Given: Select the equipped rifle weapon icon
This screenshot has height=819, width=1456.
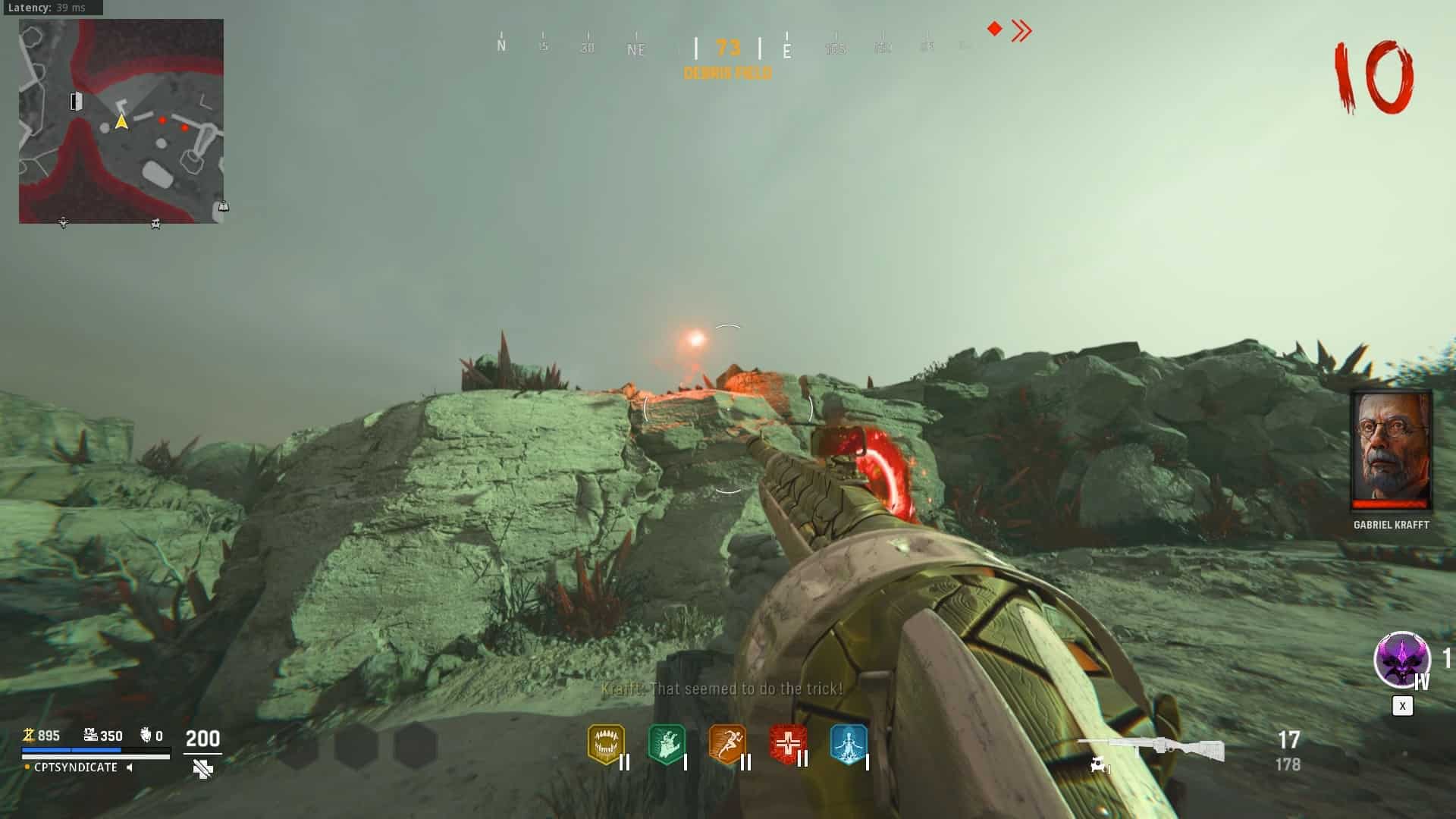Looking at the screenshot, I should click(1151, 748).
